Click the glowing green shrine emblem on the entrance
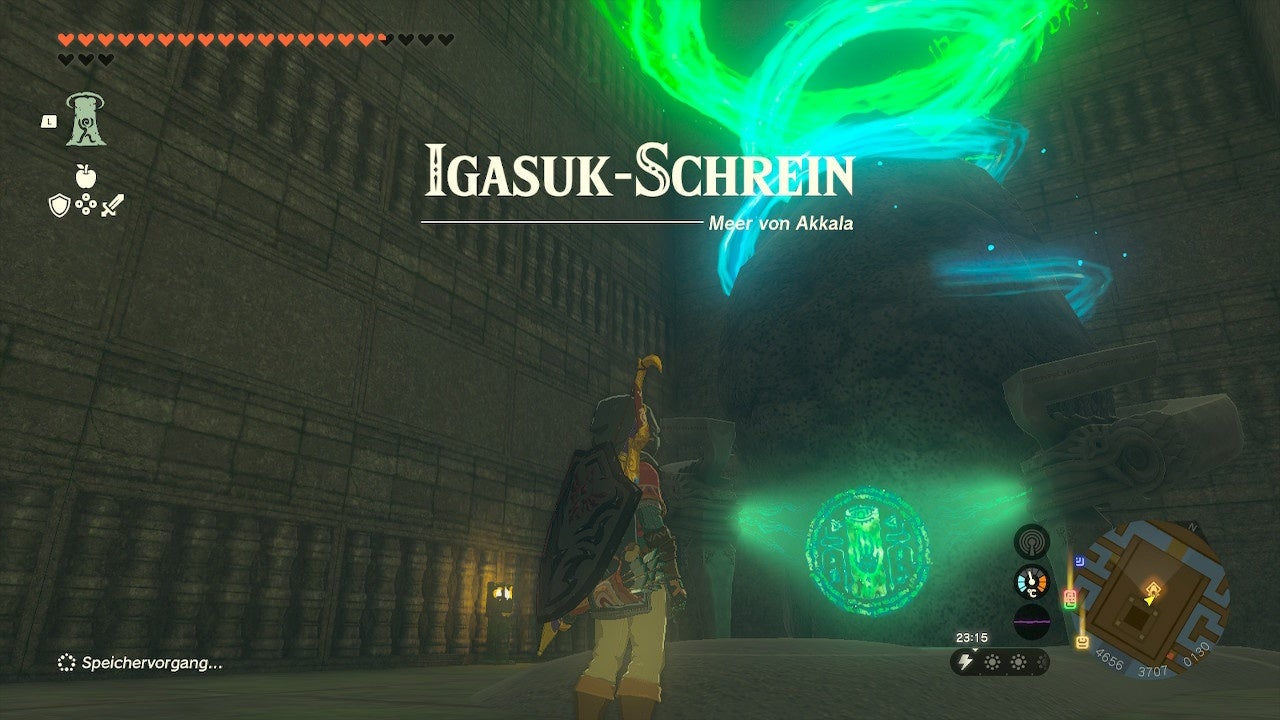The image size is (1280, 720). point(865,552)
